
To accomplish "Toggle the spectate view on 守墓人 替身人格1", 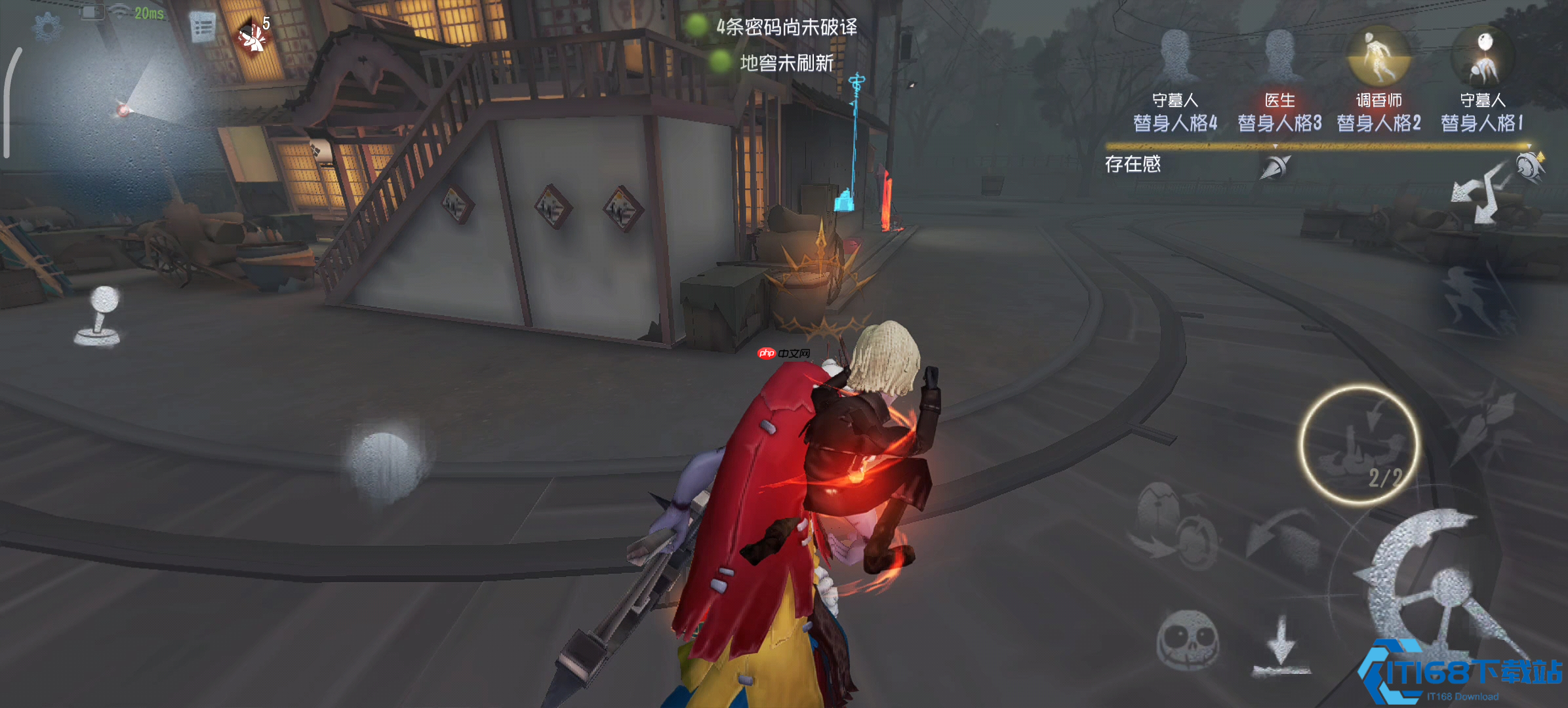I will click(1484, 57).
